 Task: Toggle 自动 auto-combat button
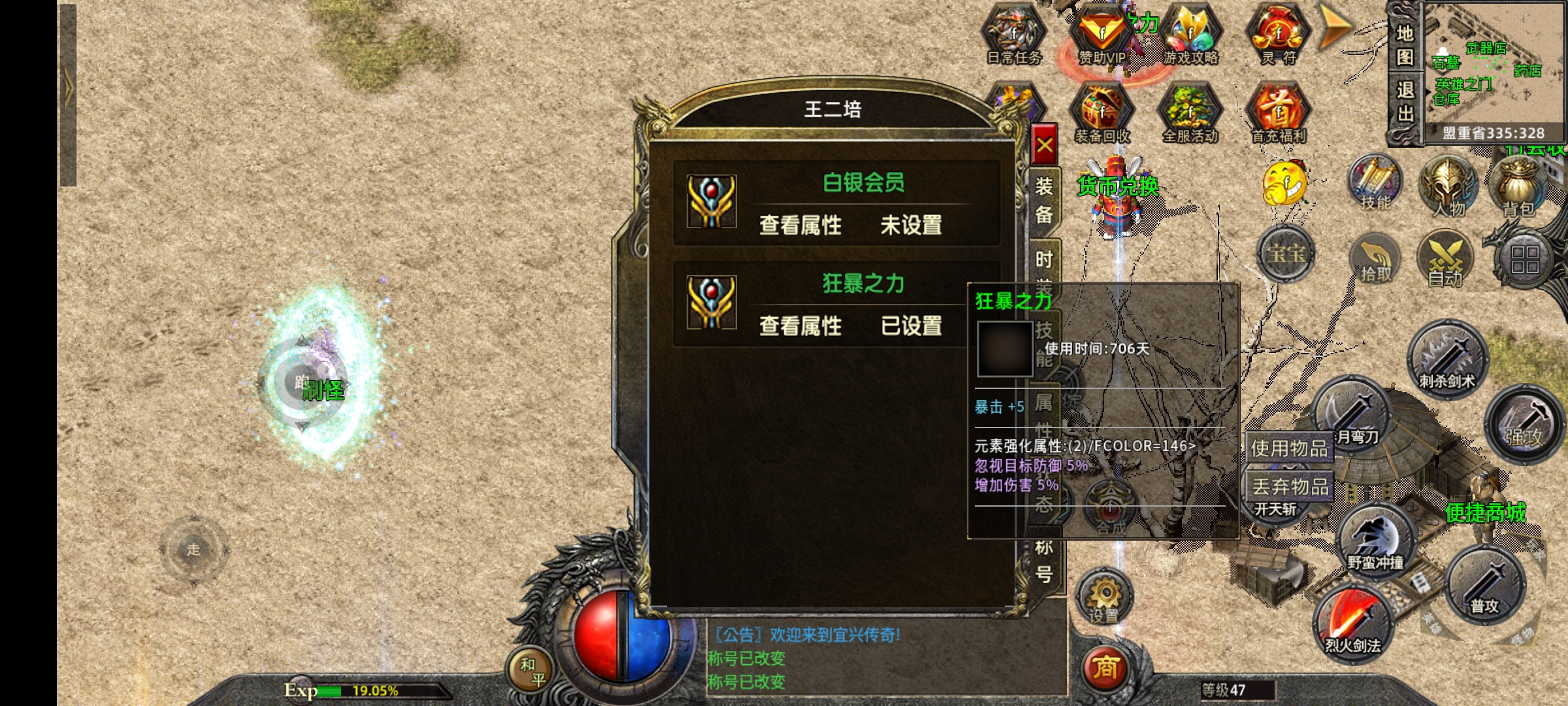pyautogui.click(x=1445, y=260)
